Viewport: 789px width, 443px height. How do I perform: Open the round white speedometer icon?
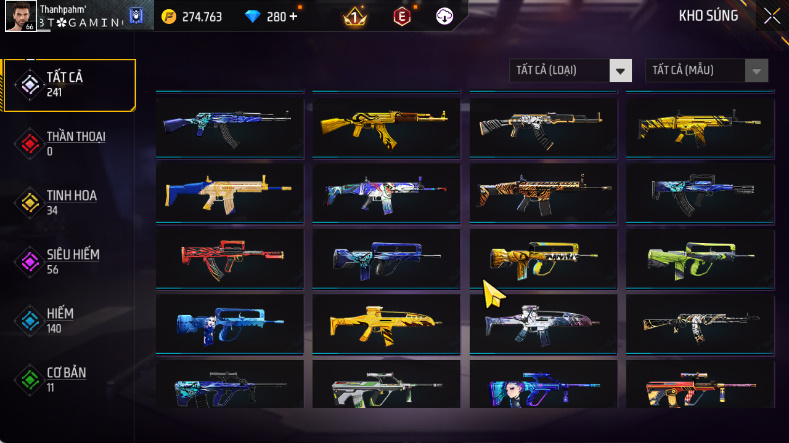(444, 16)
